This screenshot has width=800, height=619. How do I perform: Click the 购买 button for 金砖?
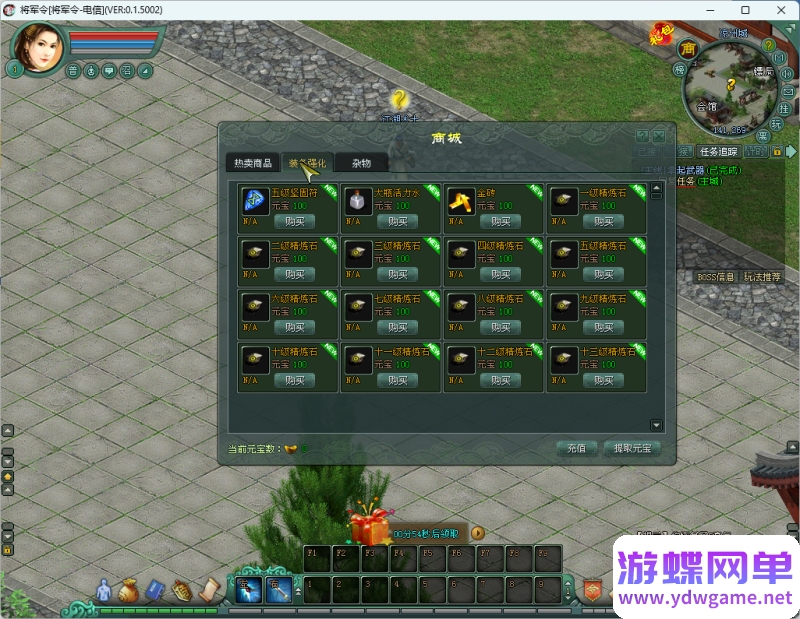pyautogui.click(x=500, y=222)
